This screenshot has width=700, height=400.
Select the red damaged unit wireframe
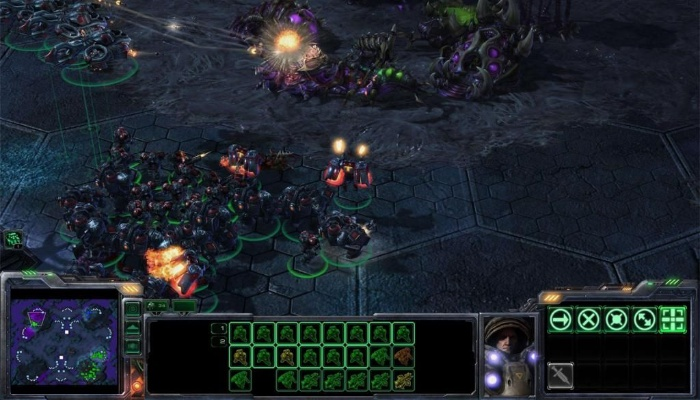point(403,356)
